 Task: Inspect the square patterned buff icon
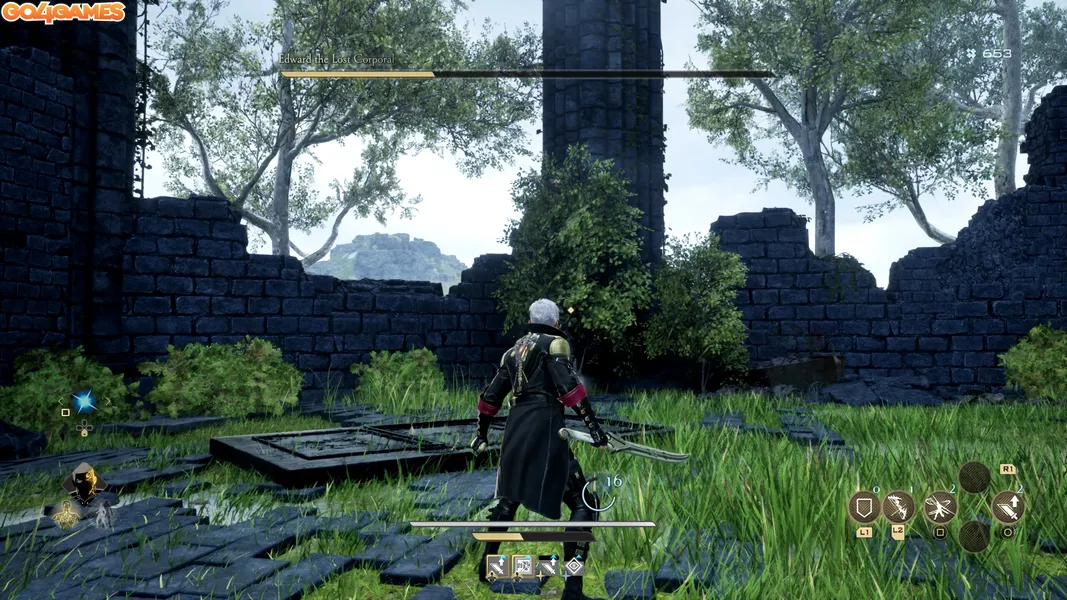click(x=522, y=567)
